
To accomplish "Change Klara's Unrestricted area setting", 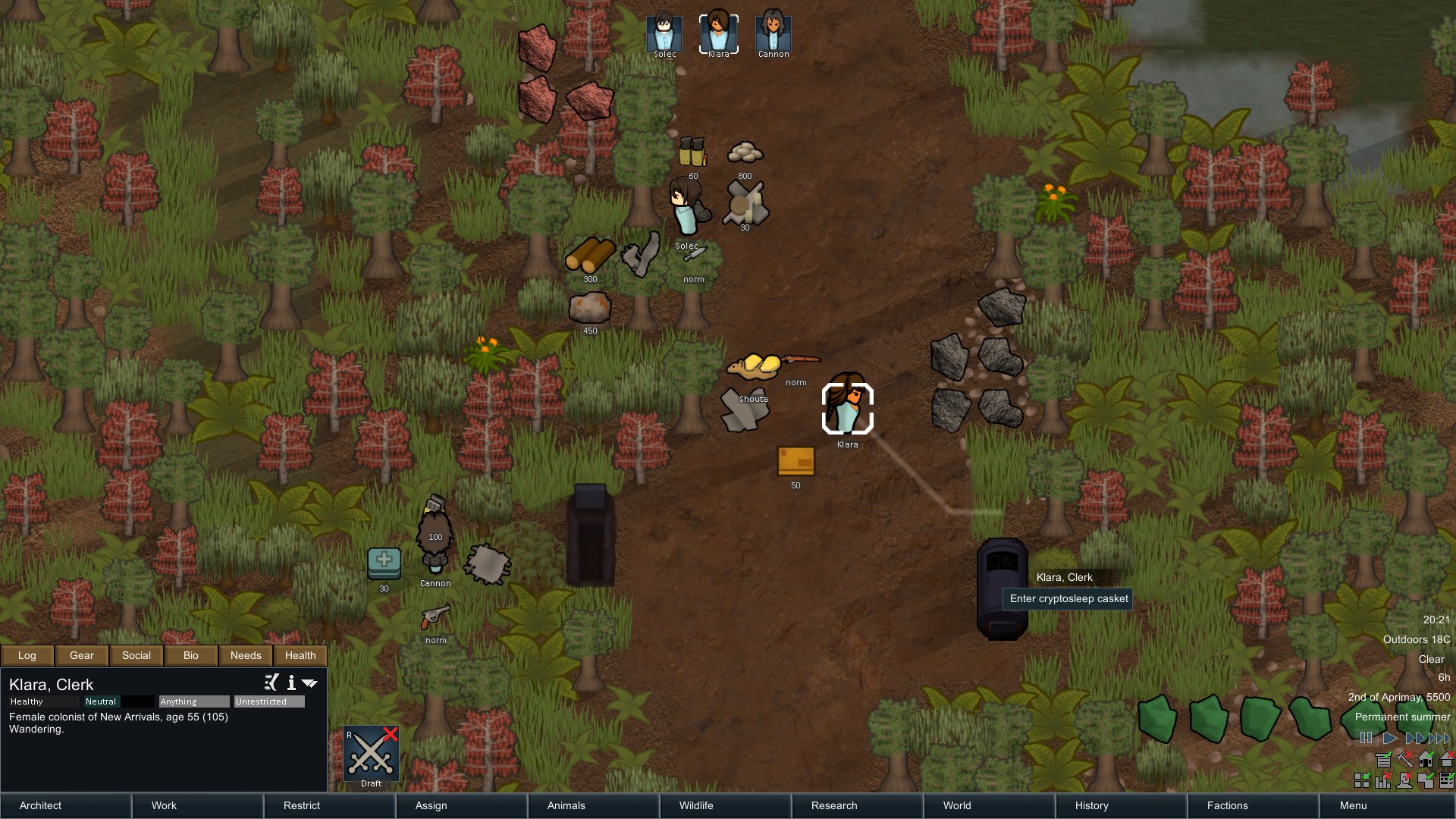I will (269, 701).
